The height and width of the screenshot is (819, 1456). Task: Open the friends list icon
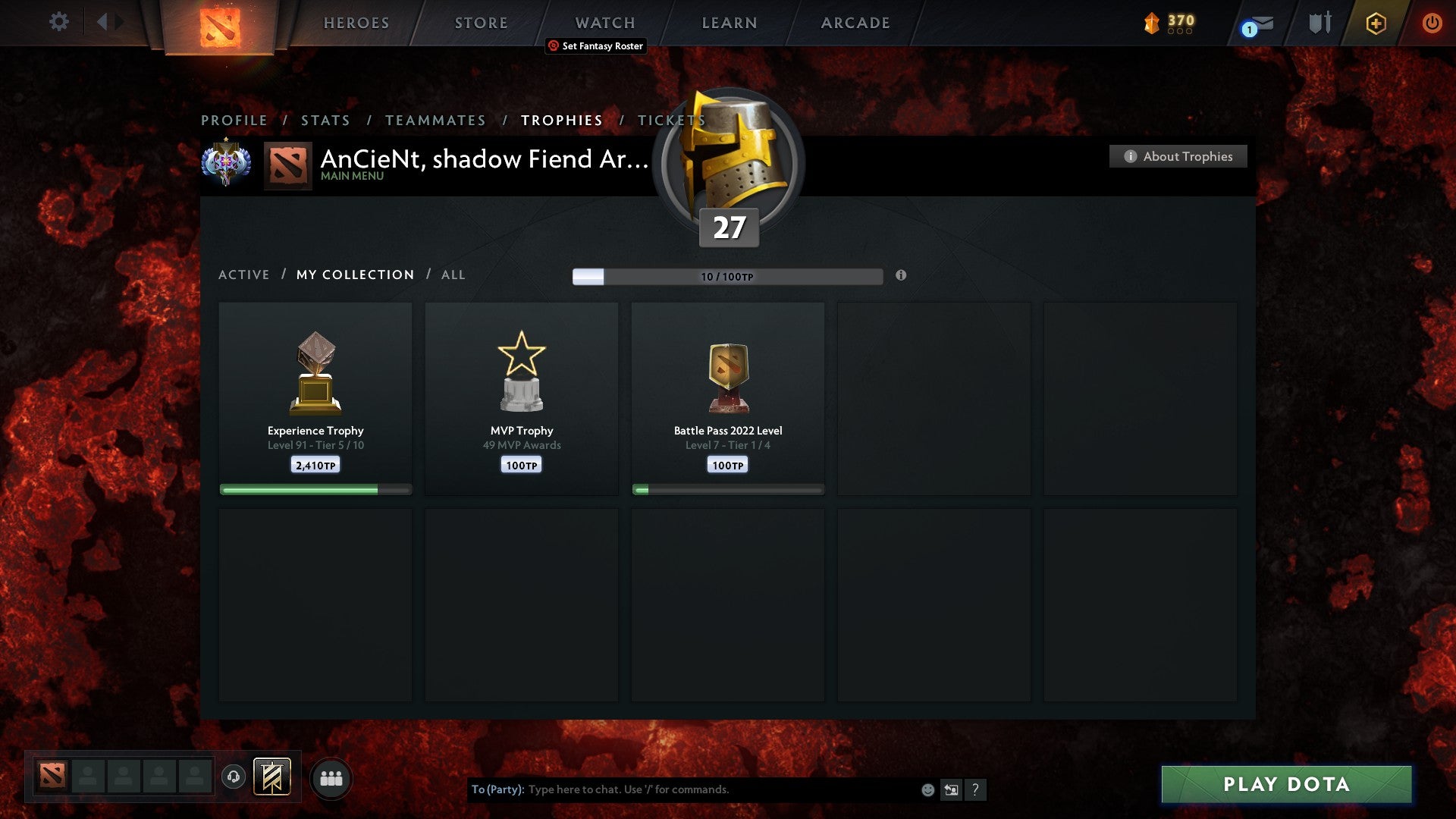pos(331,777)
